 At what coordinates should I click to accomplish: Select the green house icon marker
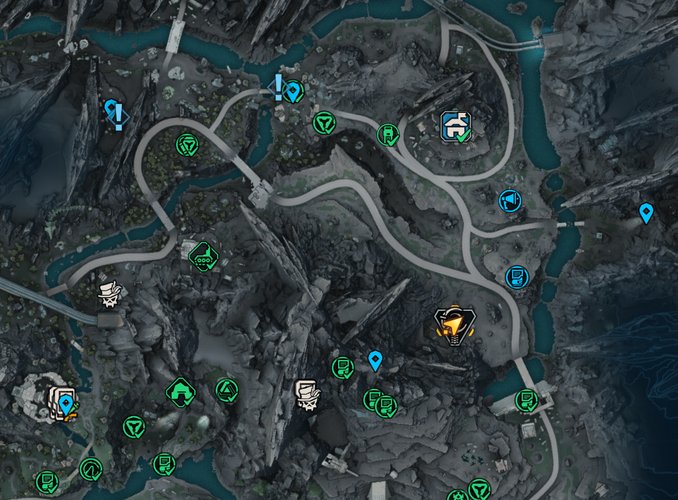point(180,391)
